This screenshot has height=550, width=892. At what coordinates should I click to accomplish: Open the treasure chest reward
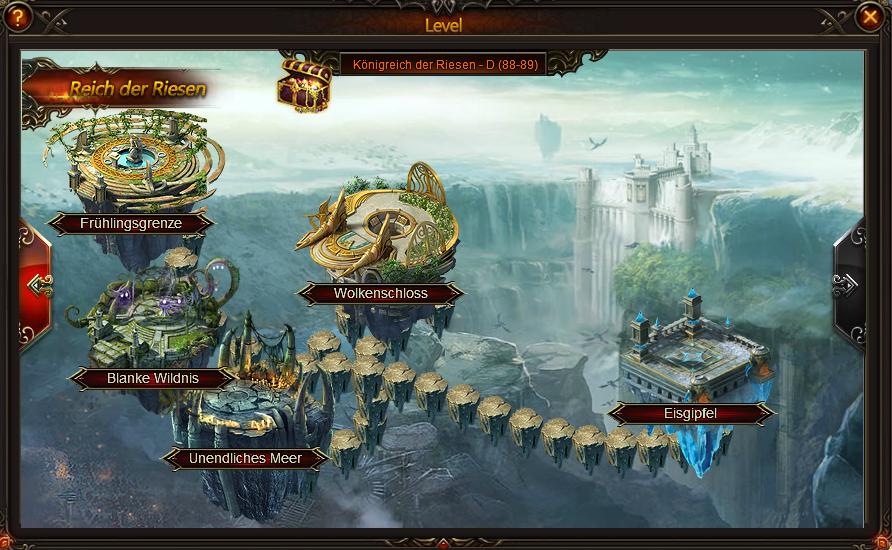click(x=304, y=84)
